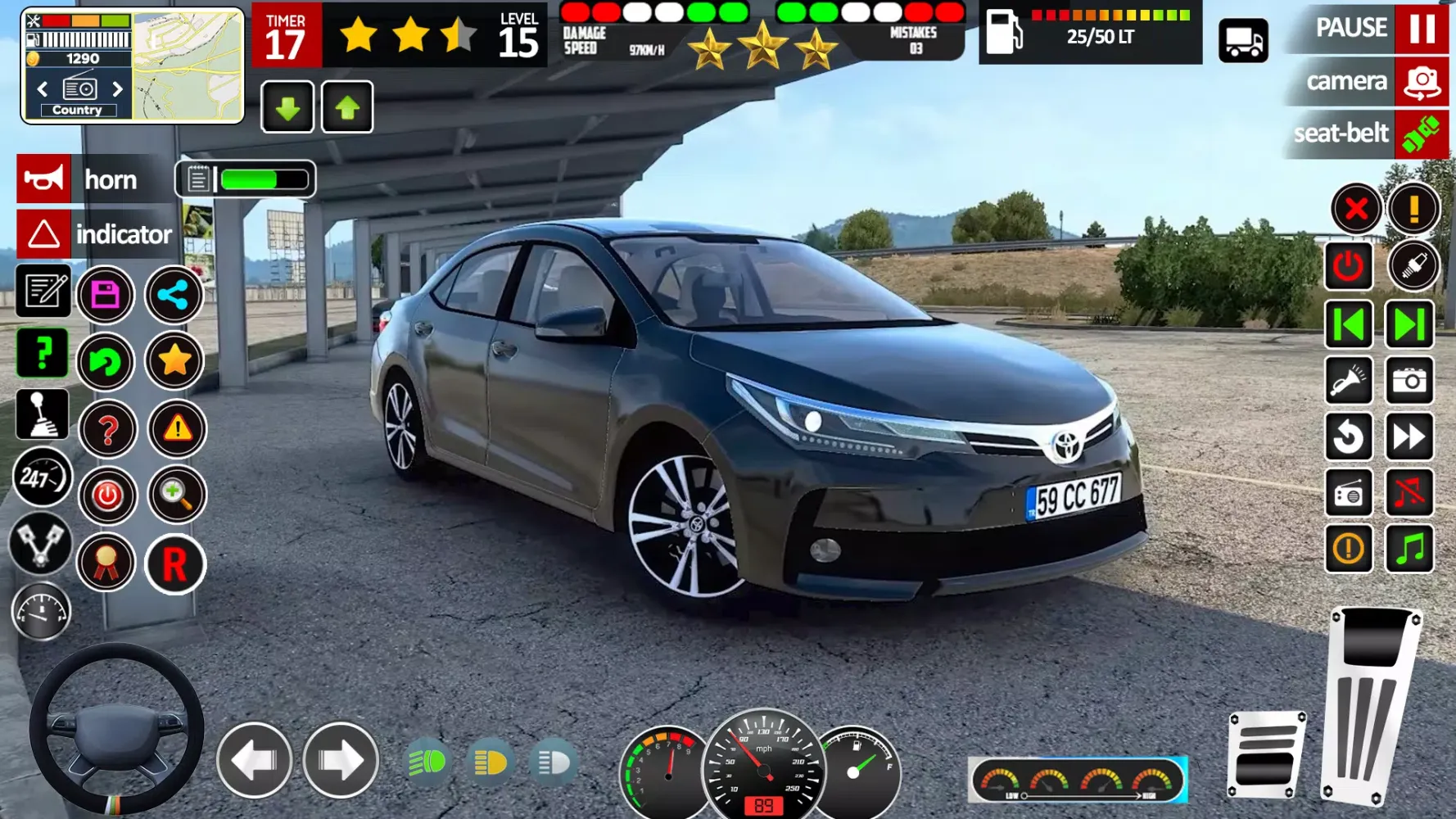Select the red R button

pyautogui.click(x=174, y=564)
